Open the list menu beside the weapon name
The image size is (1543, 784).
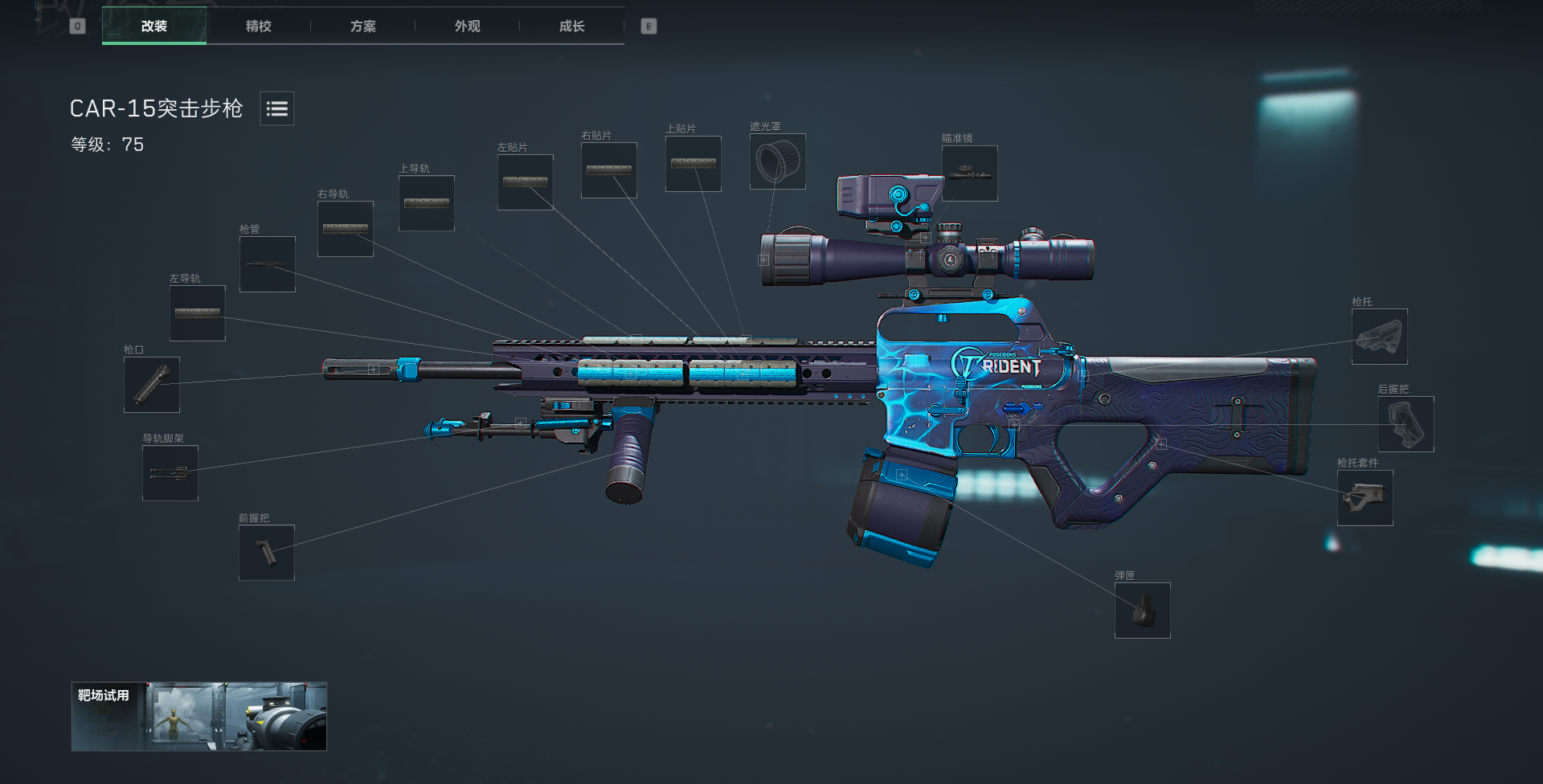pos(277,108)
